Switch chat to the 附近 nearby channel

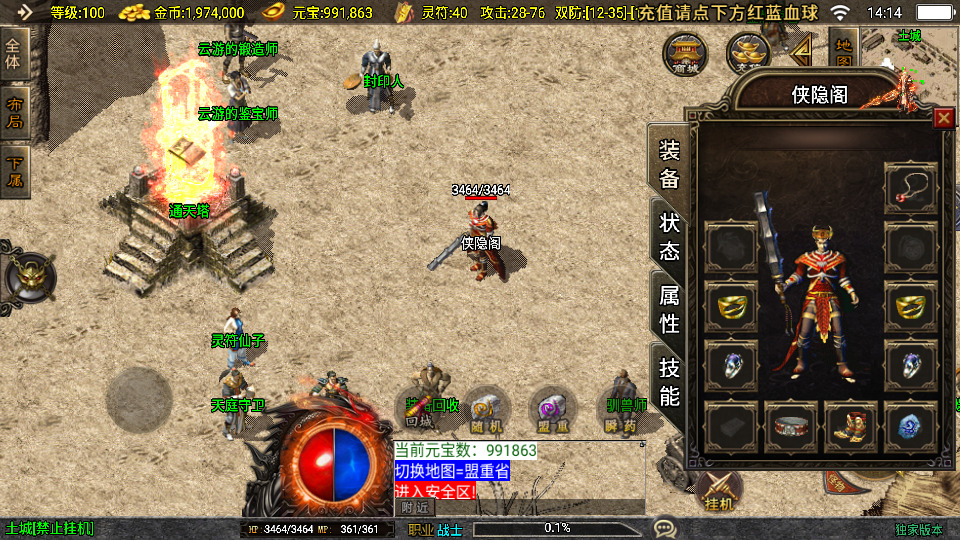click(416, 507)
